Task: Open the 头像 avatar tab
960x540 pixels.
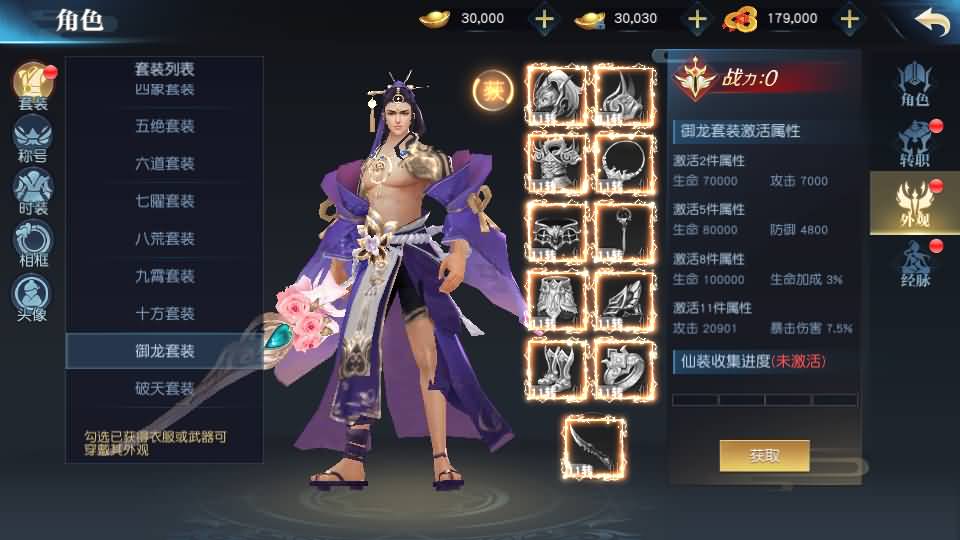Action: [32, 298]
